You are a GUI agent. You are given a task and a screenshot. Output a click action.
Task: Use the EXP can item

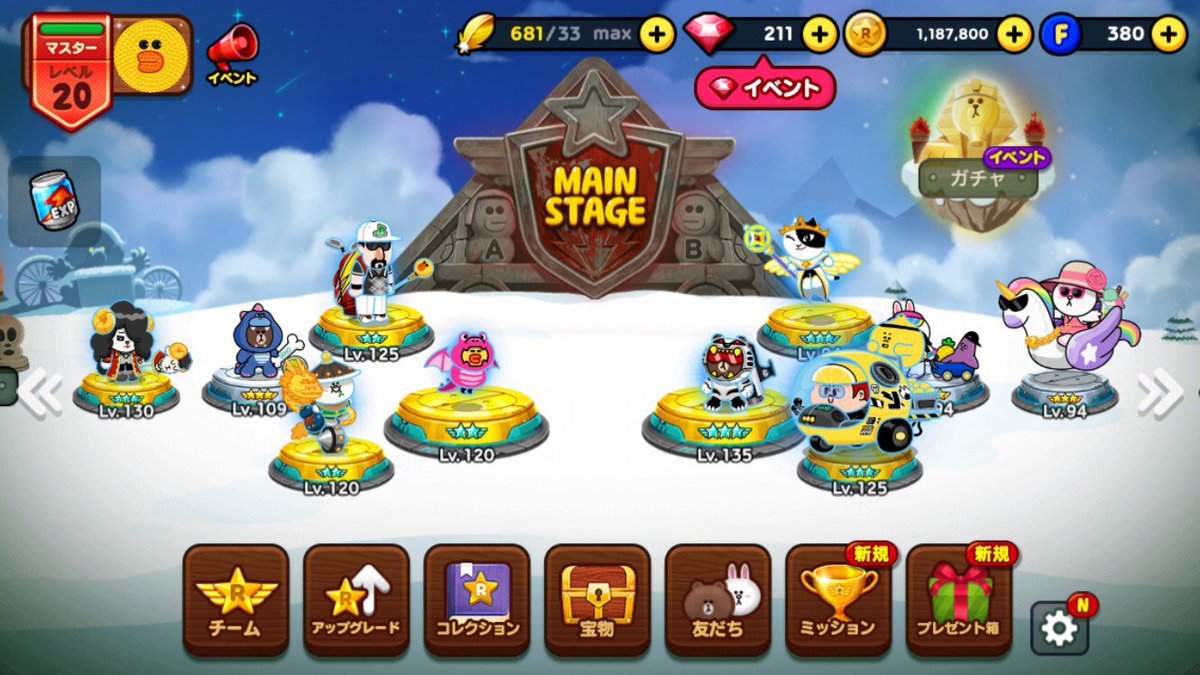55,201
